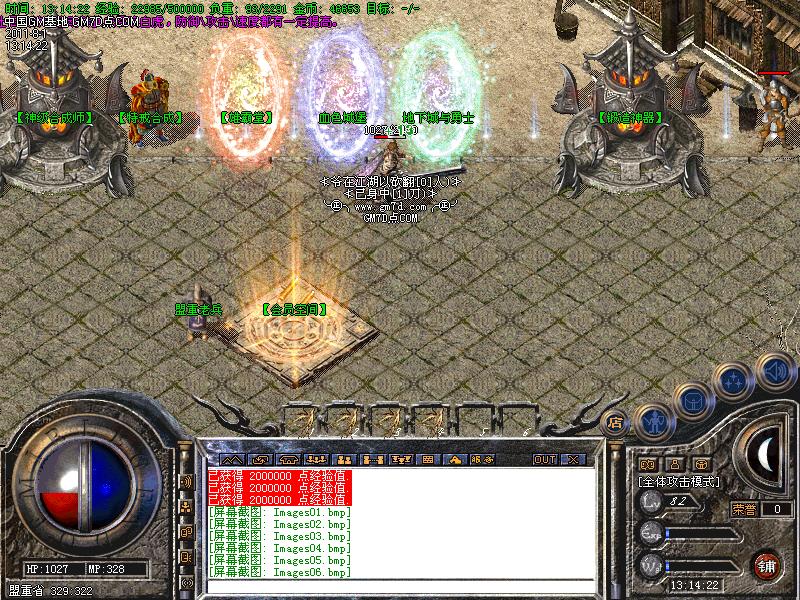
Task: Click the red 铺 stall button
Action: (x=767, y=565)
